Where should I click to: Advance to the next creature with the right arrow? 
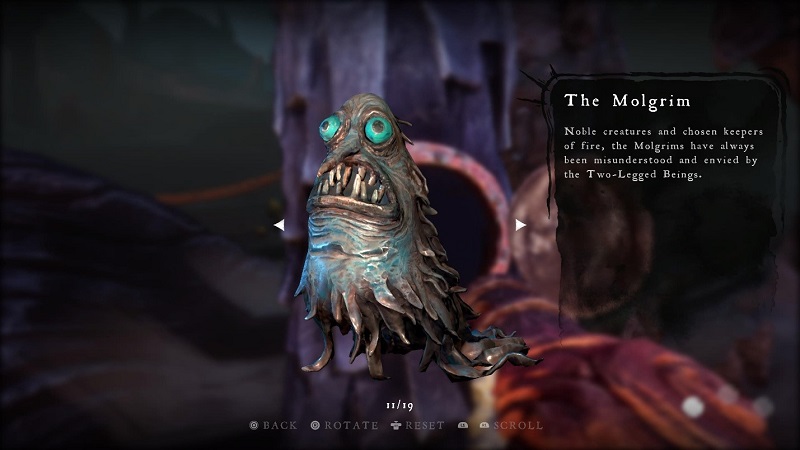[x=520, y=225]
